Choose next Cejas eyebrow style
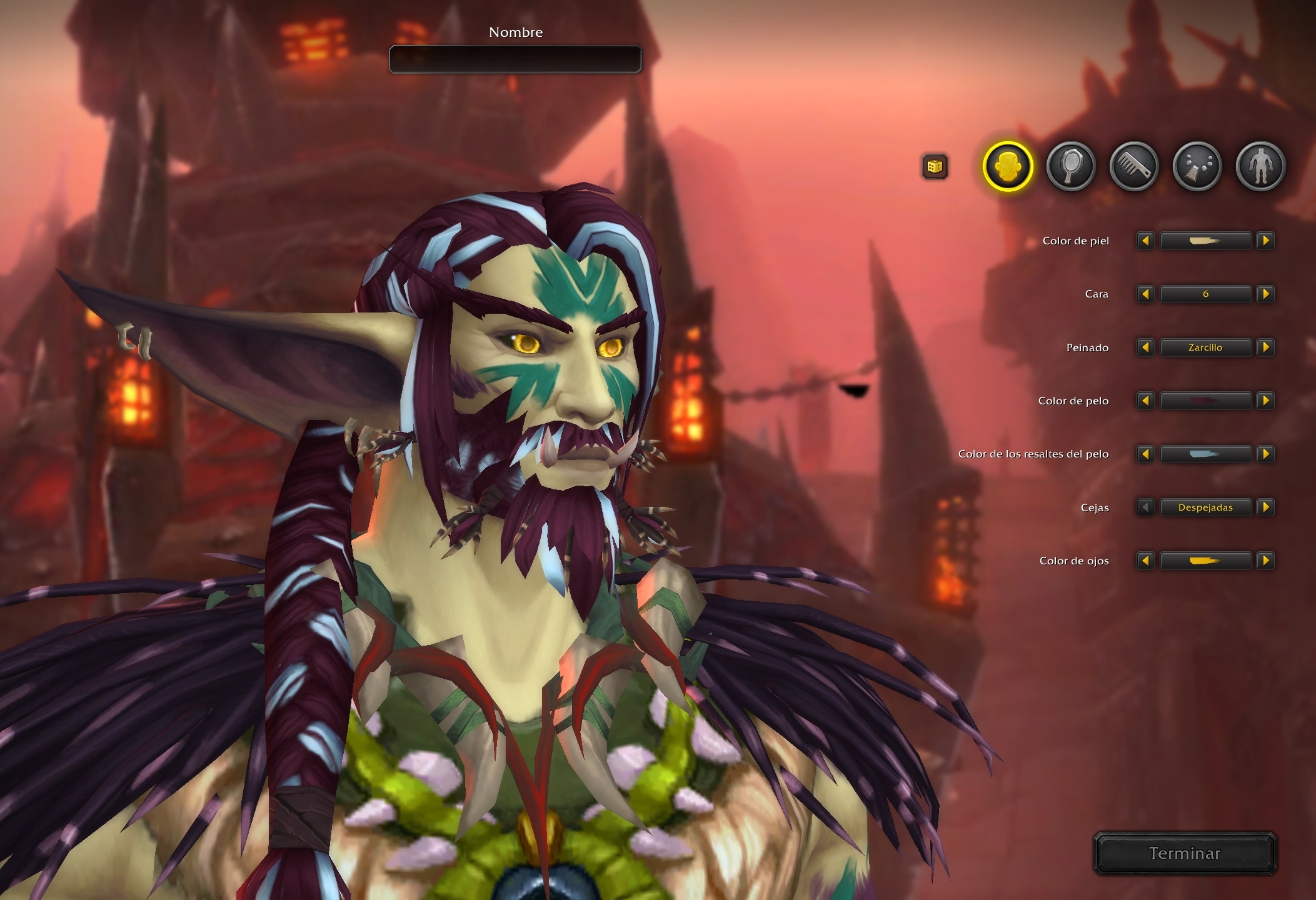This screenshot has width=1316, height=900. click(1265, 507)
